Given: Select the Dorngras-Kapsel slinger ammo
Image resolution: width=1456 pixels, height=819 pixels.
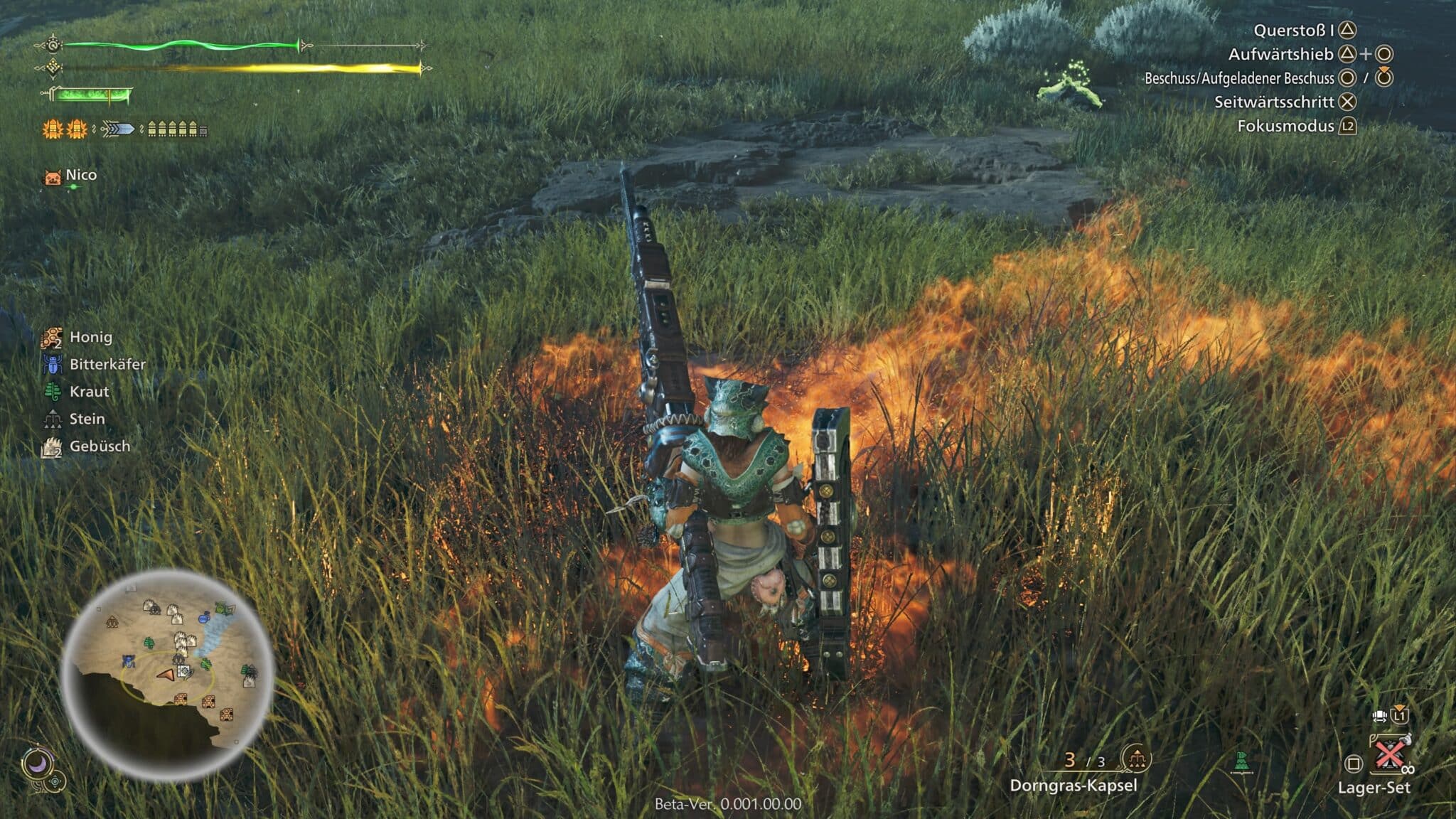Looking at the screenshot, I should tap(1074, 785).
